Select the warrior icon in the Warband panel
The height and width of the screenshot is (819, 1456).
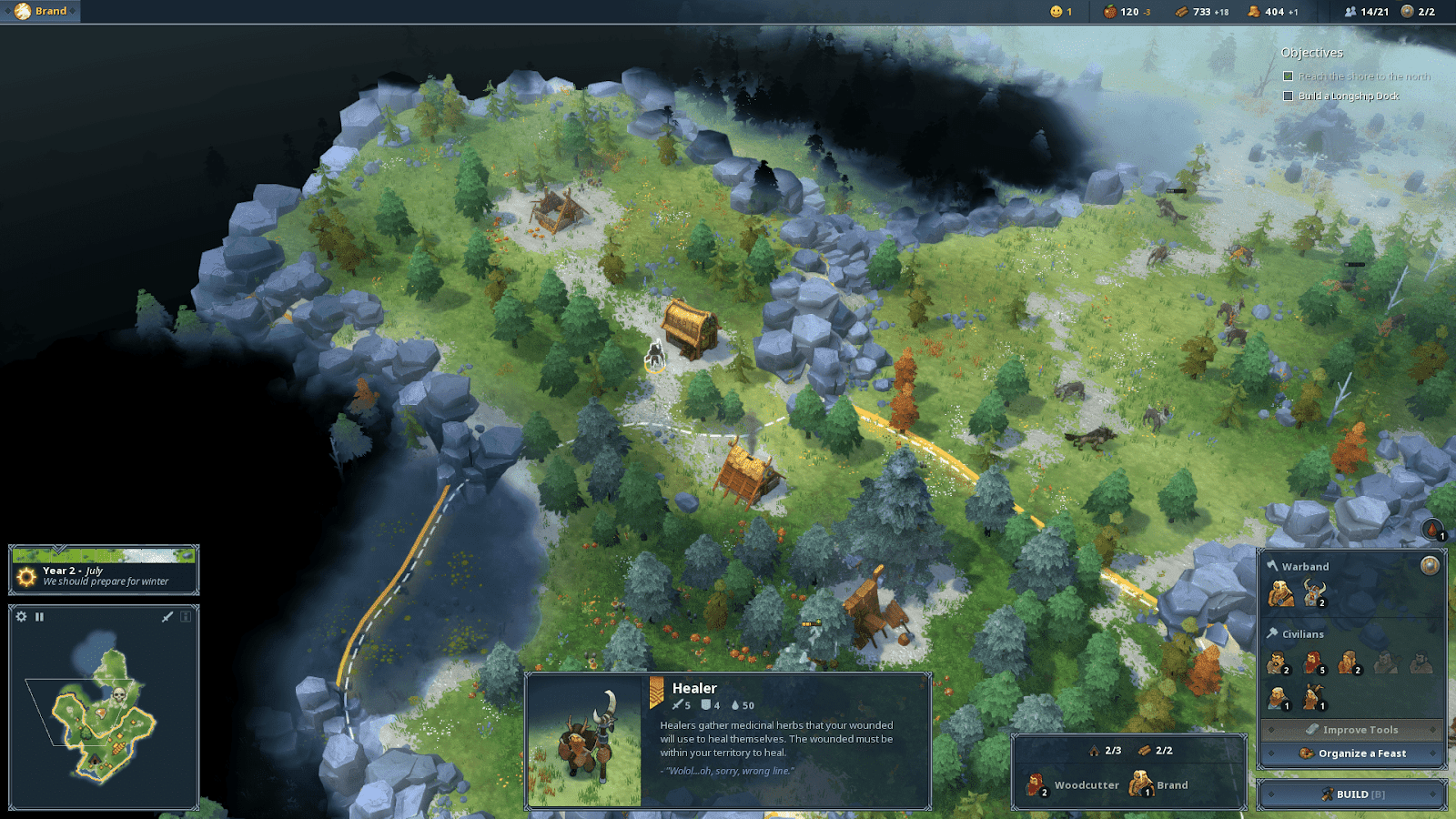pyautogui.click(x=1312, y=592)
